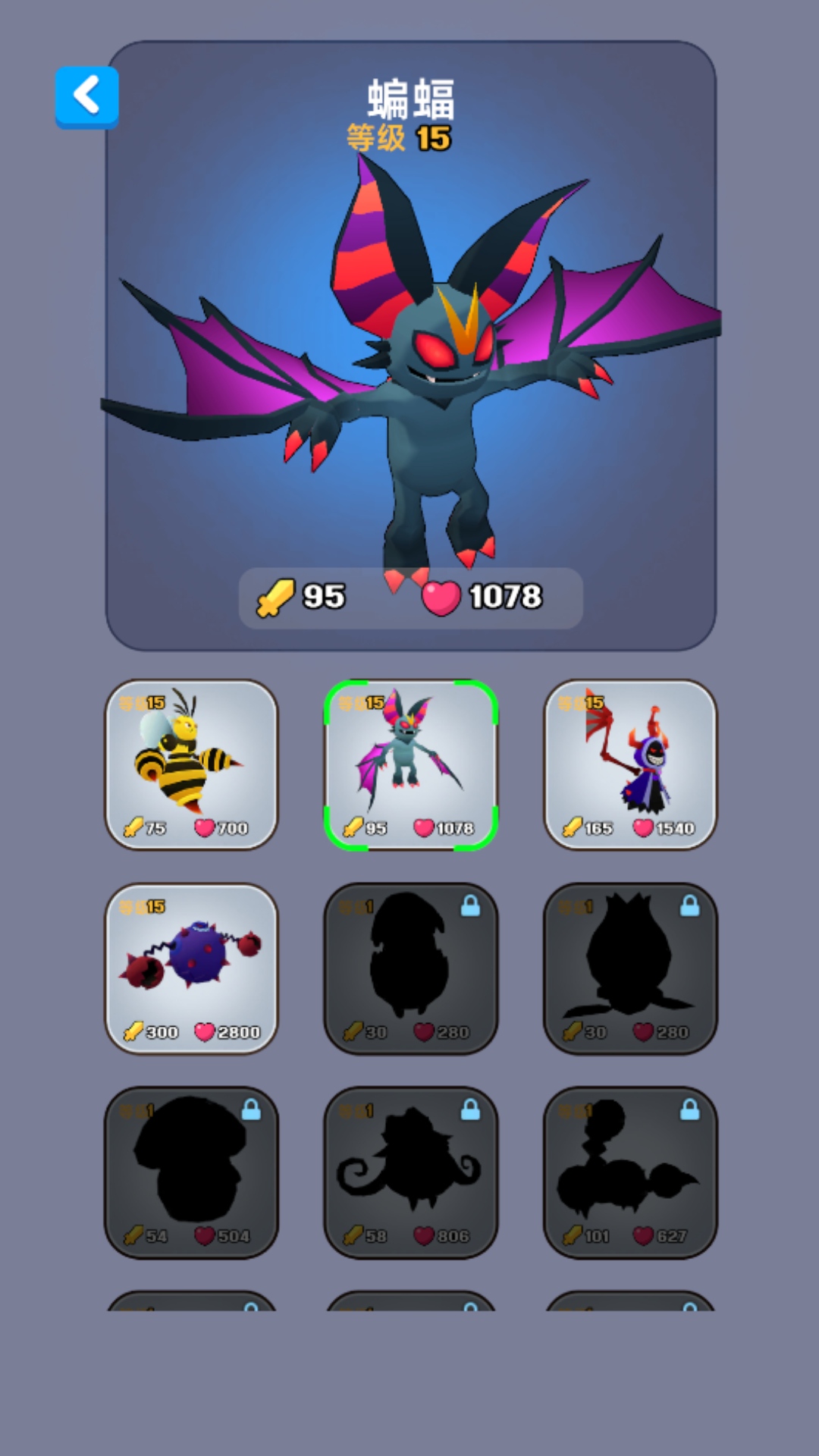Select the locked card with 101 attack

click(x=630, y=1172)
